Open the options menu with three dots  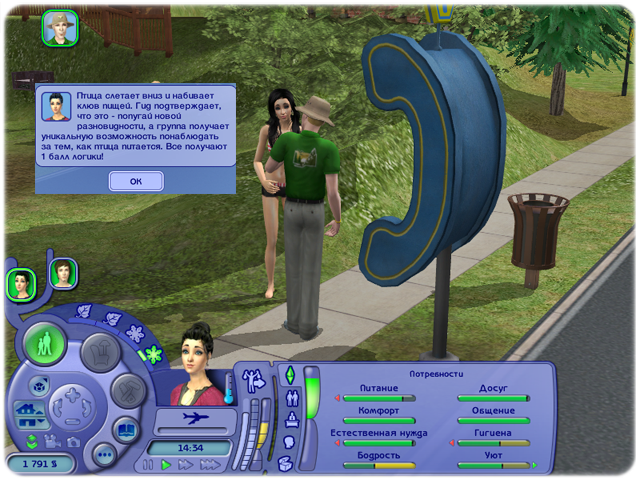pos(104,453)
